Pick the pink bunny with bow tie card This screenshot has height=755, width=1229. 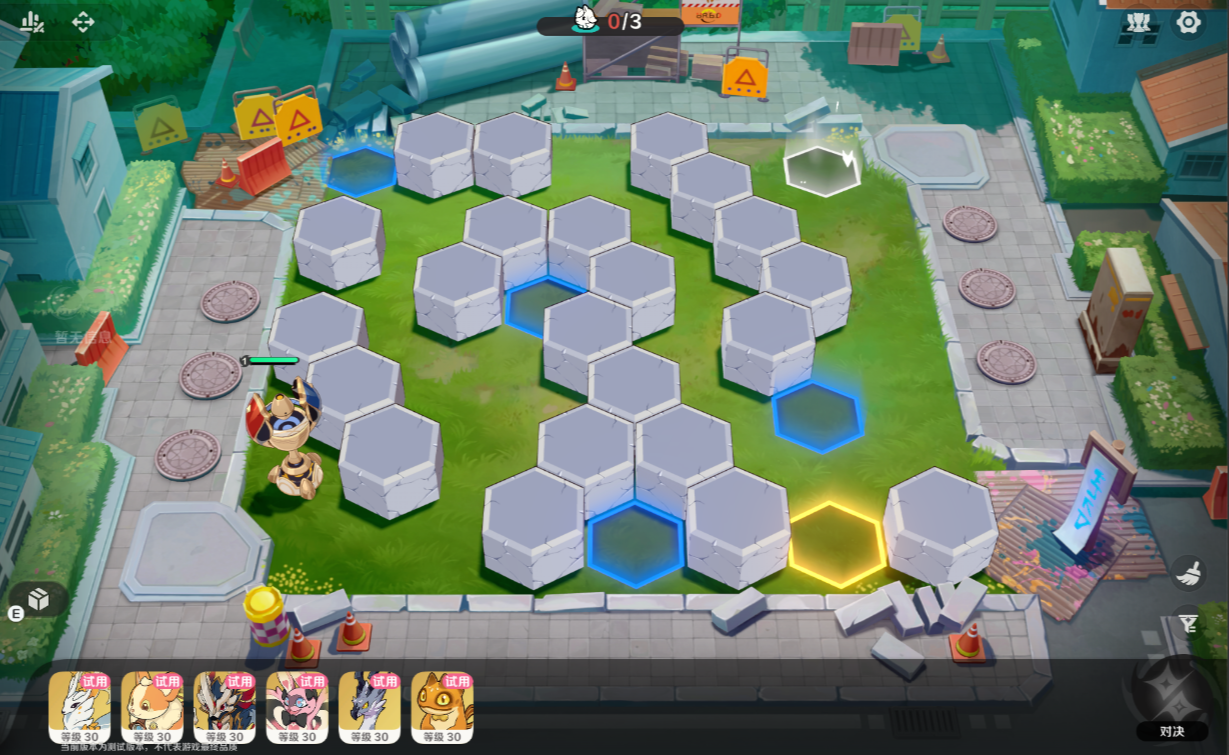pos(297,705)
